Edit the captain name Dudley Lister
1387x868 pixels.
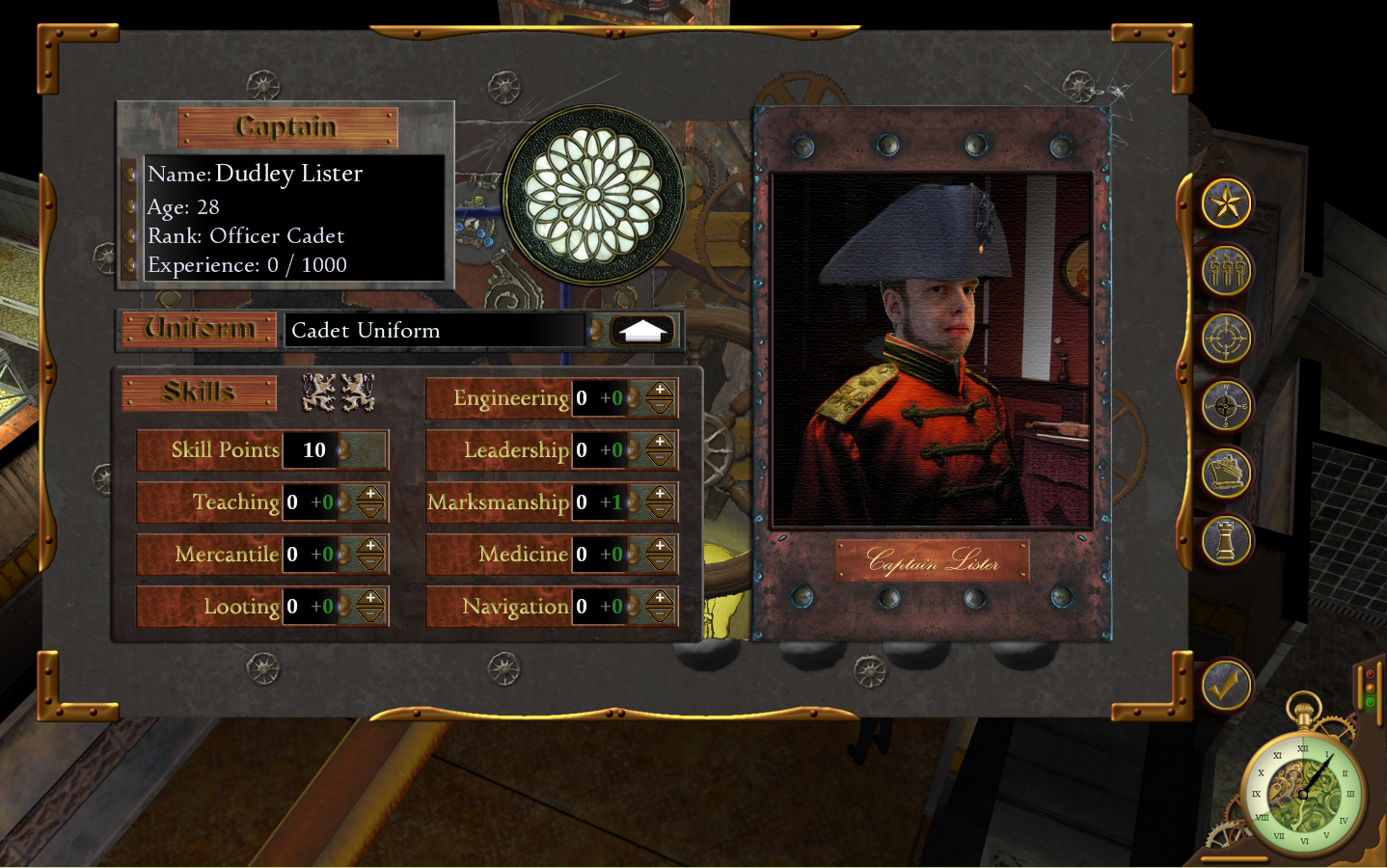[288, 174]
